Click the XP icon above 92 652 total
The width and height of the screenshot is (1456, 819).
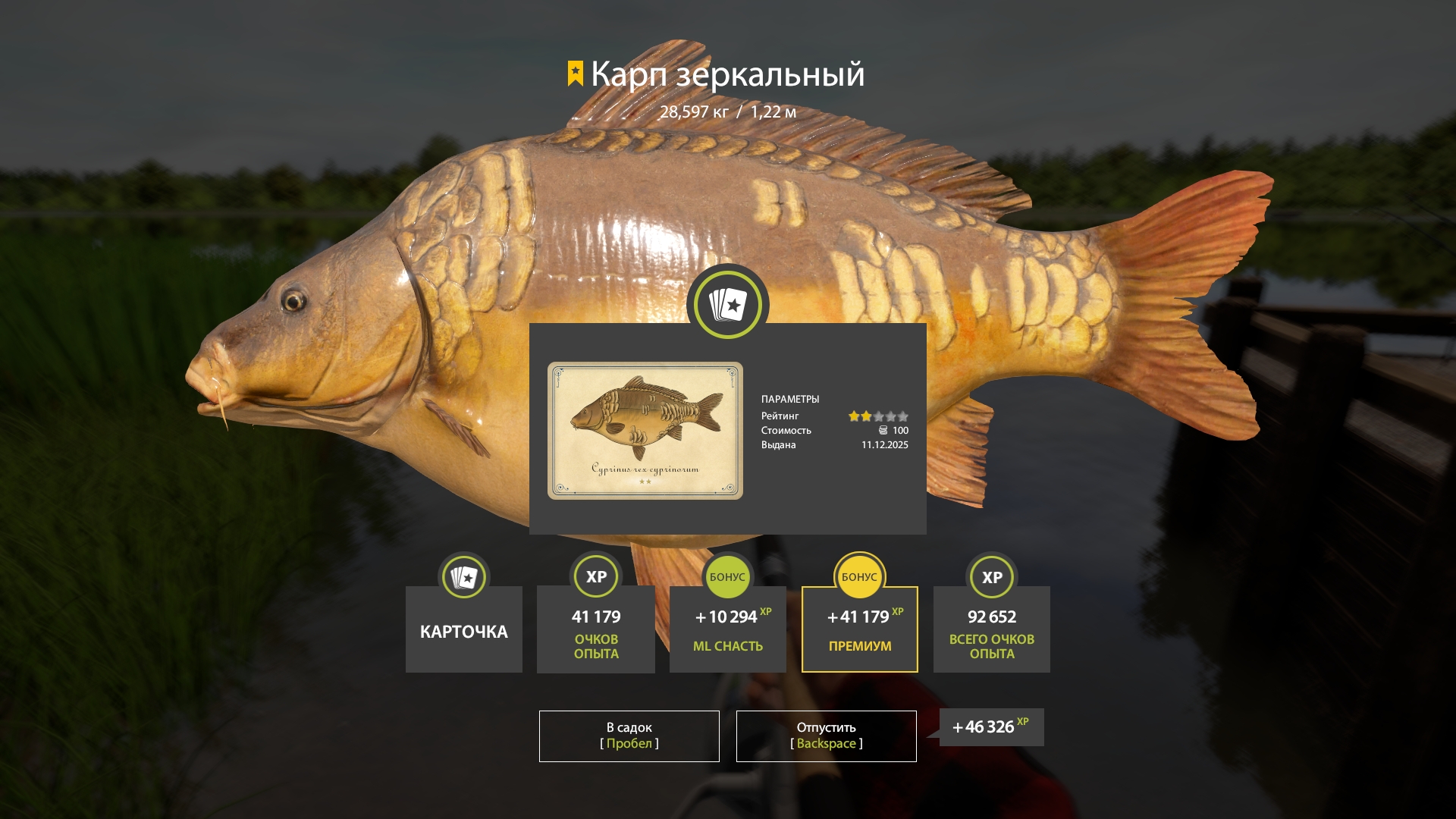[991, 577]
